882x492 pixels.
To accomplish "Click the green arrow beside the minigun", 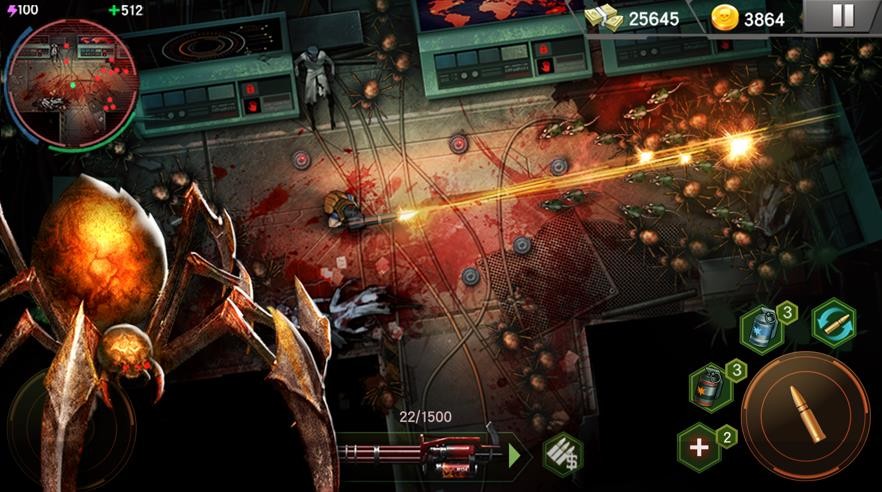I will click(515, 456).
